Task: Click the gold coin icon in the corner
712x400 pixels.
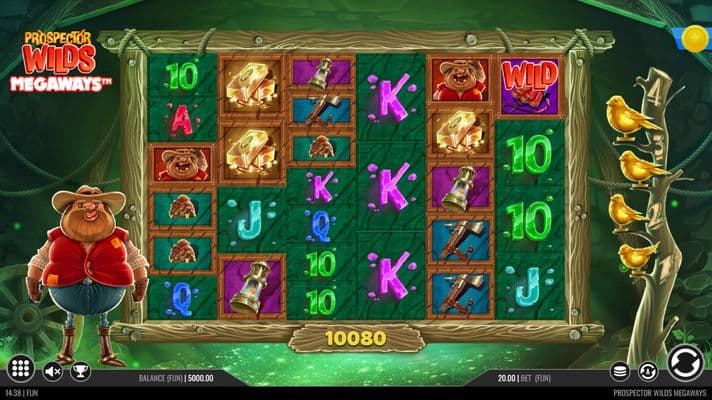Action: 694,40
